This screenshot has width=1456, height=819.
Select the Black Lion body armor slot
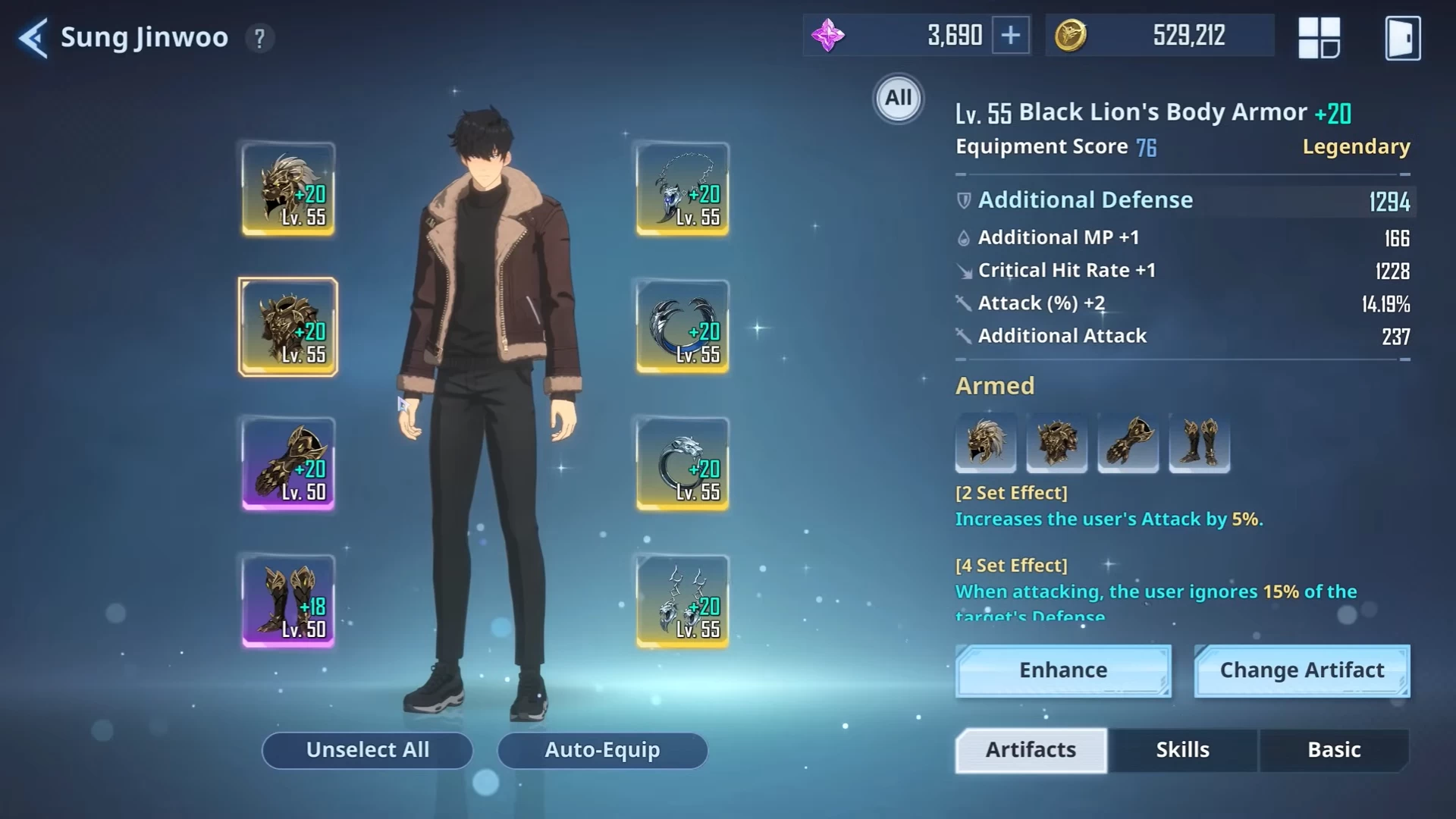(288, 327)
